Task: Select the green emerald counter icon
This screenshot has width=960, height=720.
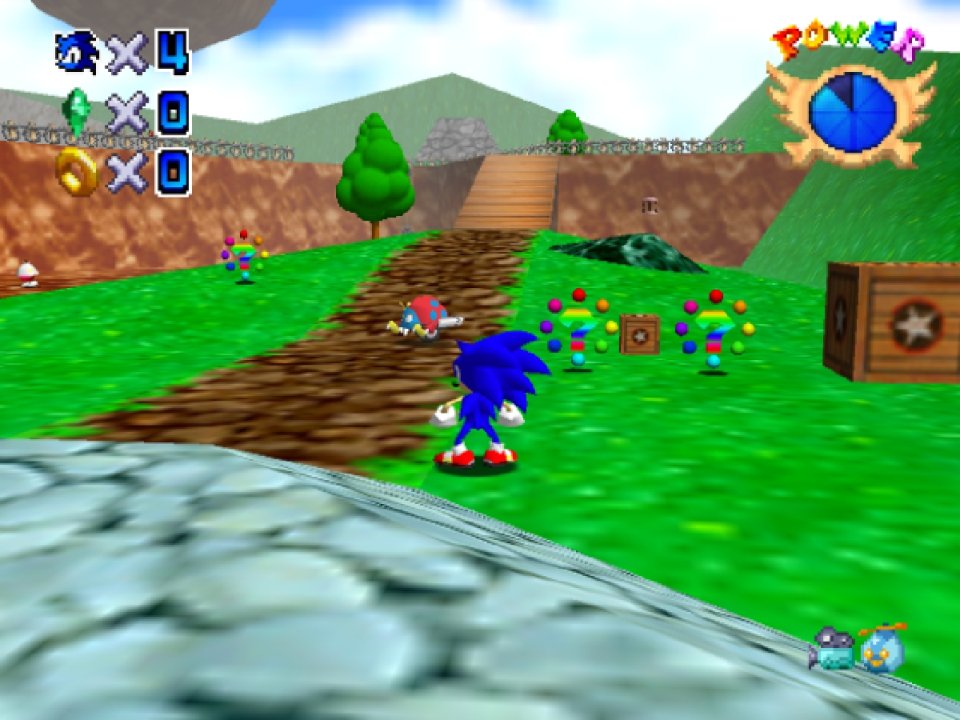Action: [x=76, y=112]
